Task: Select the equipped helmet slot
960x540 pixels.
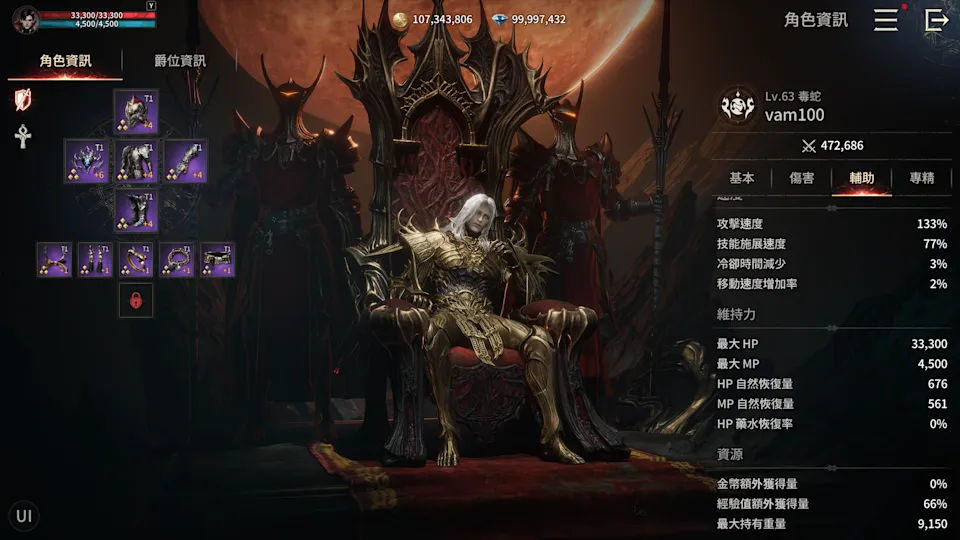Action: (136, 111)
